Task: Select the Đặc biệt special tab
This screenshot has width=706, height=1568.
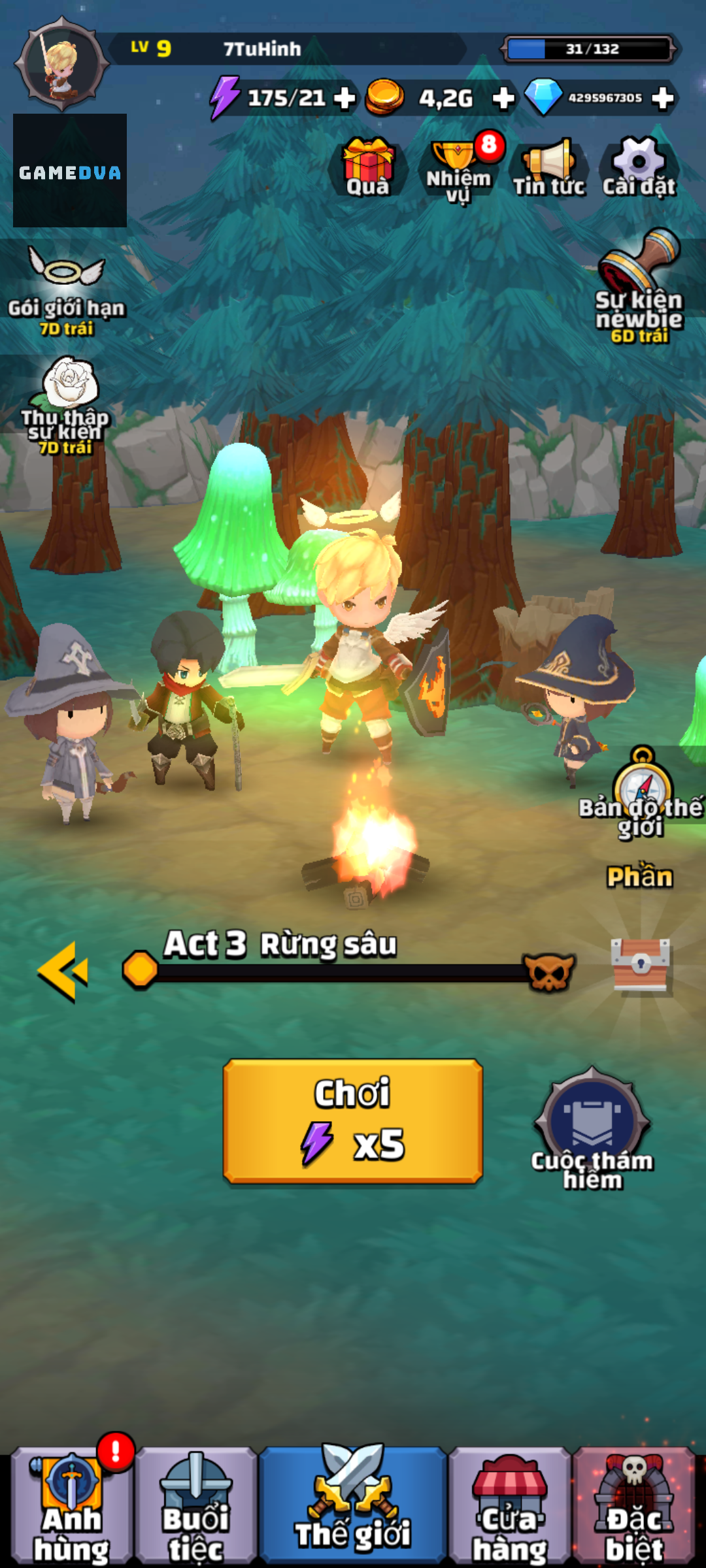Action: 633,1506
